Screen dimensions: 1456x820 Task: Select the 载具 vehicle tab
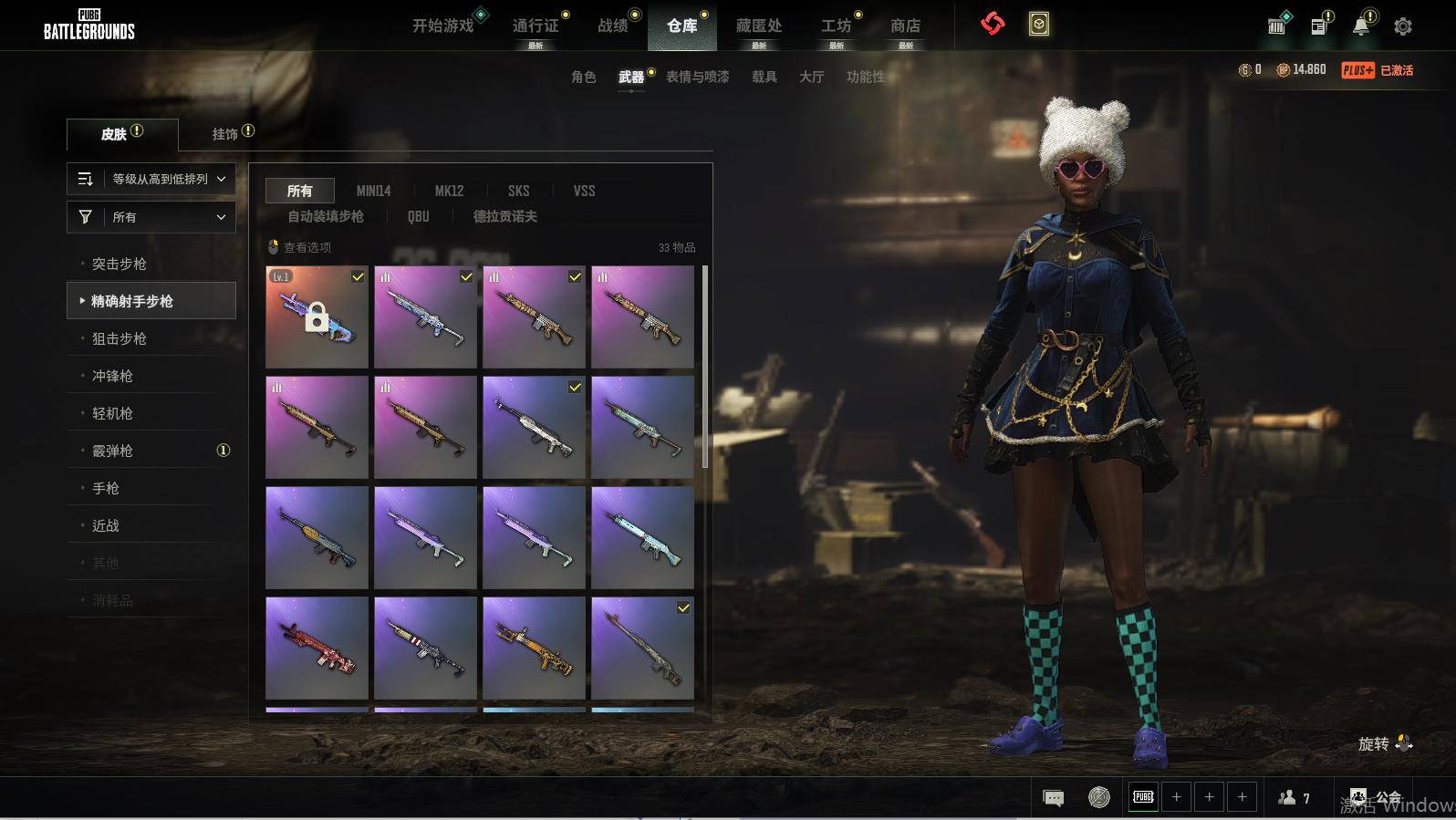tap(764, 77)
